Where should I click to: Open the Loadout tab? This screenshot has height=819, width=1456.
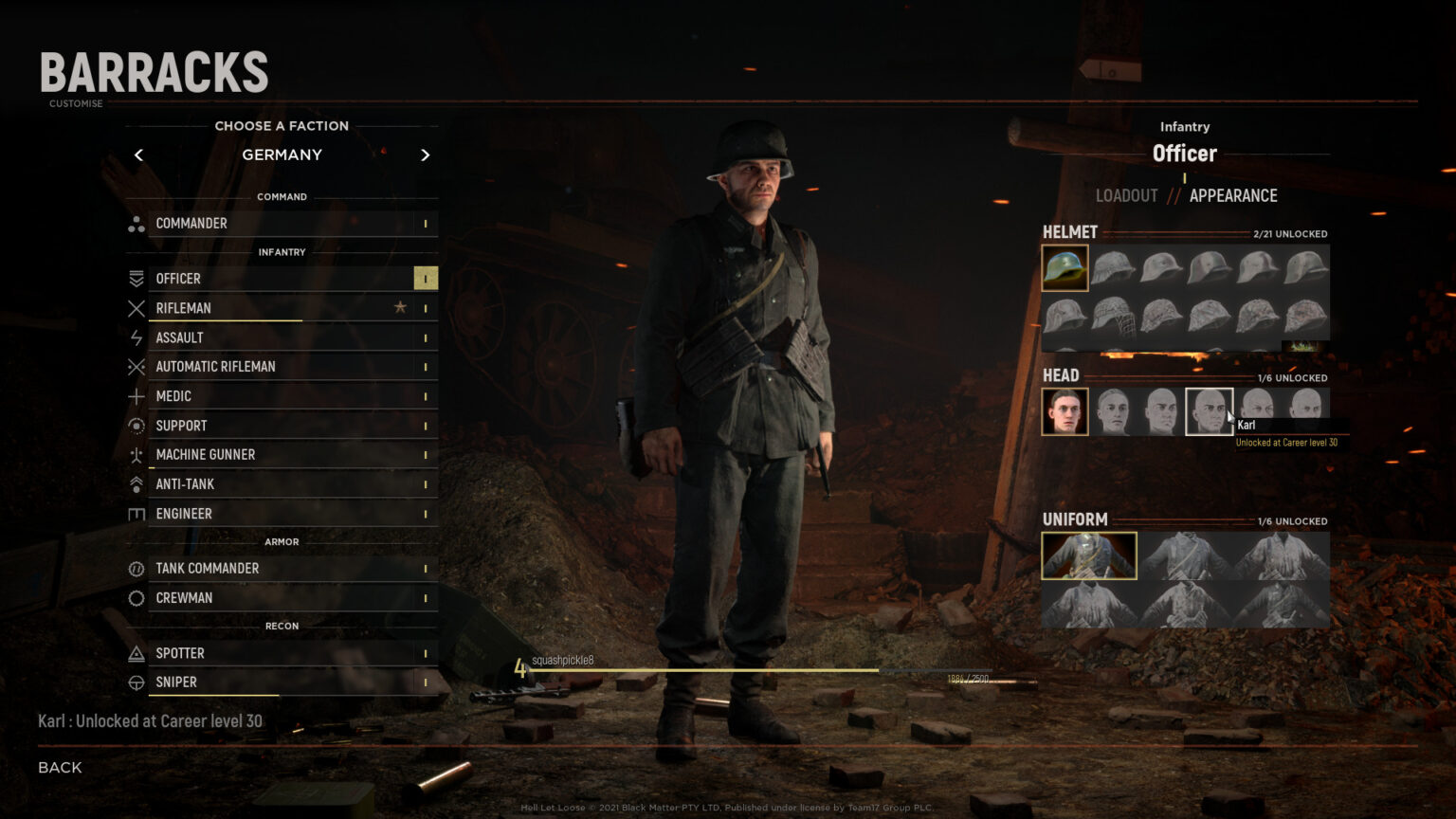(x=1126, y=196)
